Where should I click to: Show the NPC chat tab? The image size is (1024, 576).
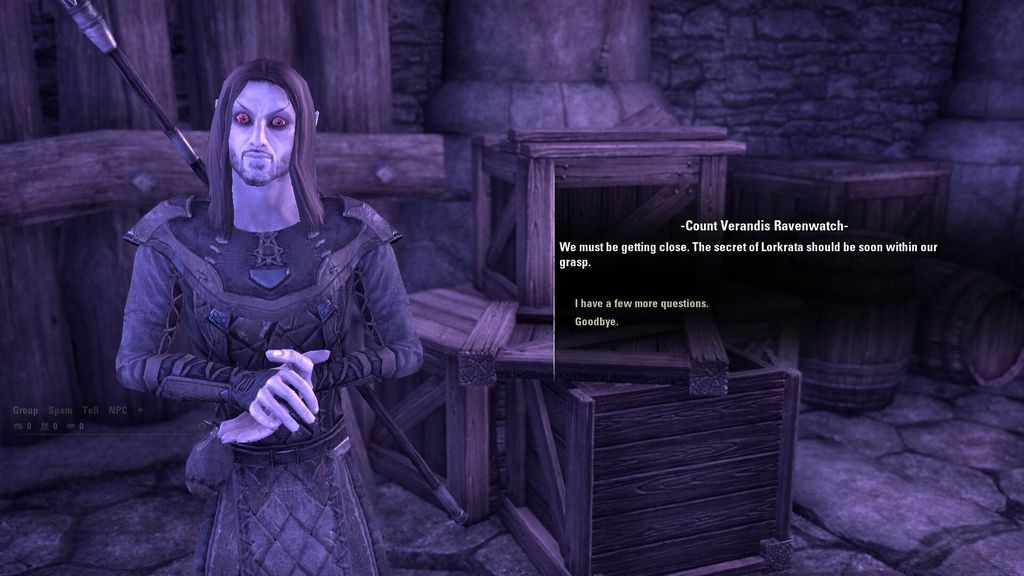(118, 411)
